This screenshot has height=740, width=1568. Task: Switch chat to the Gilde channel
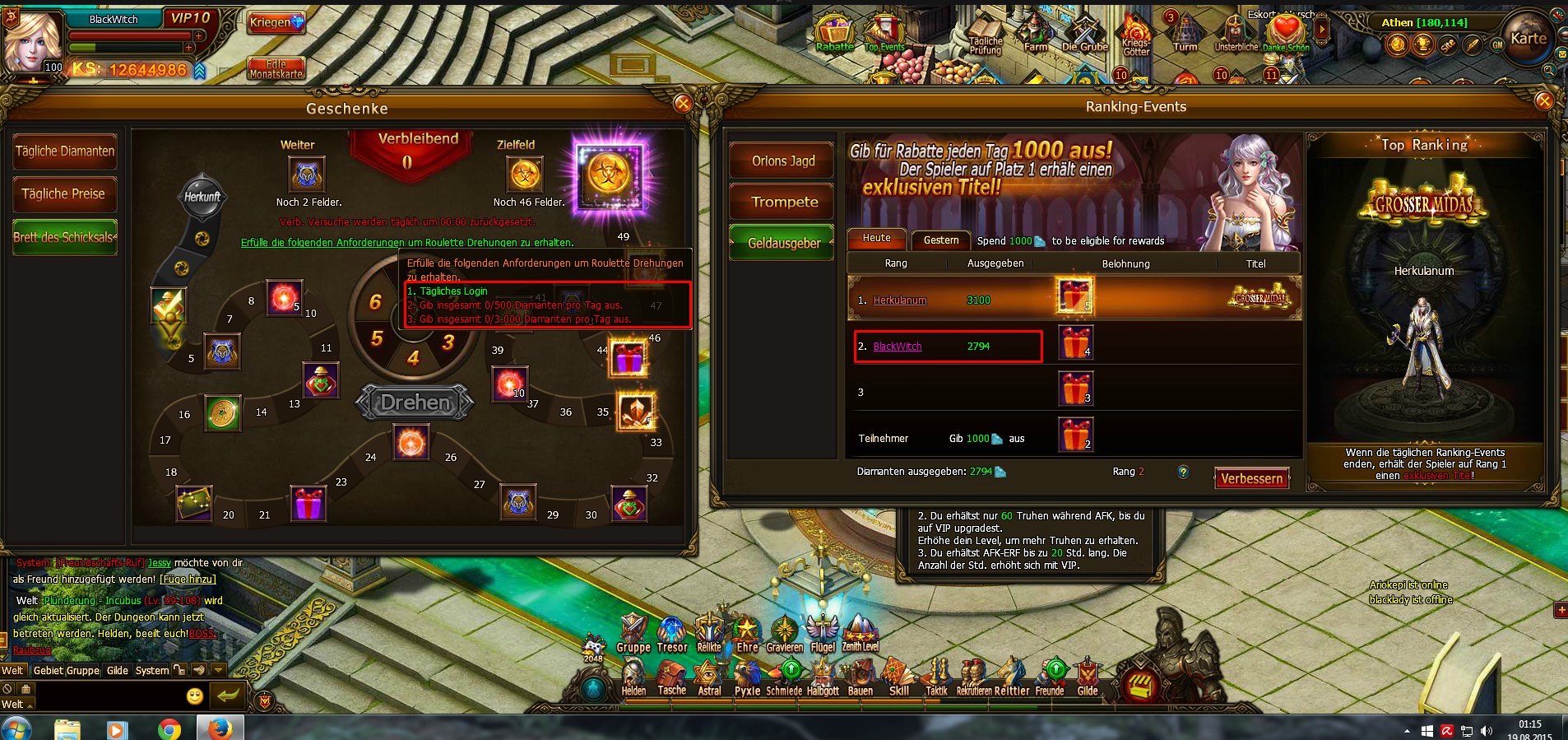[x=118, y=671]
